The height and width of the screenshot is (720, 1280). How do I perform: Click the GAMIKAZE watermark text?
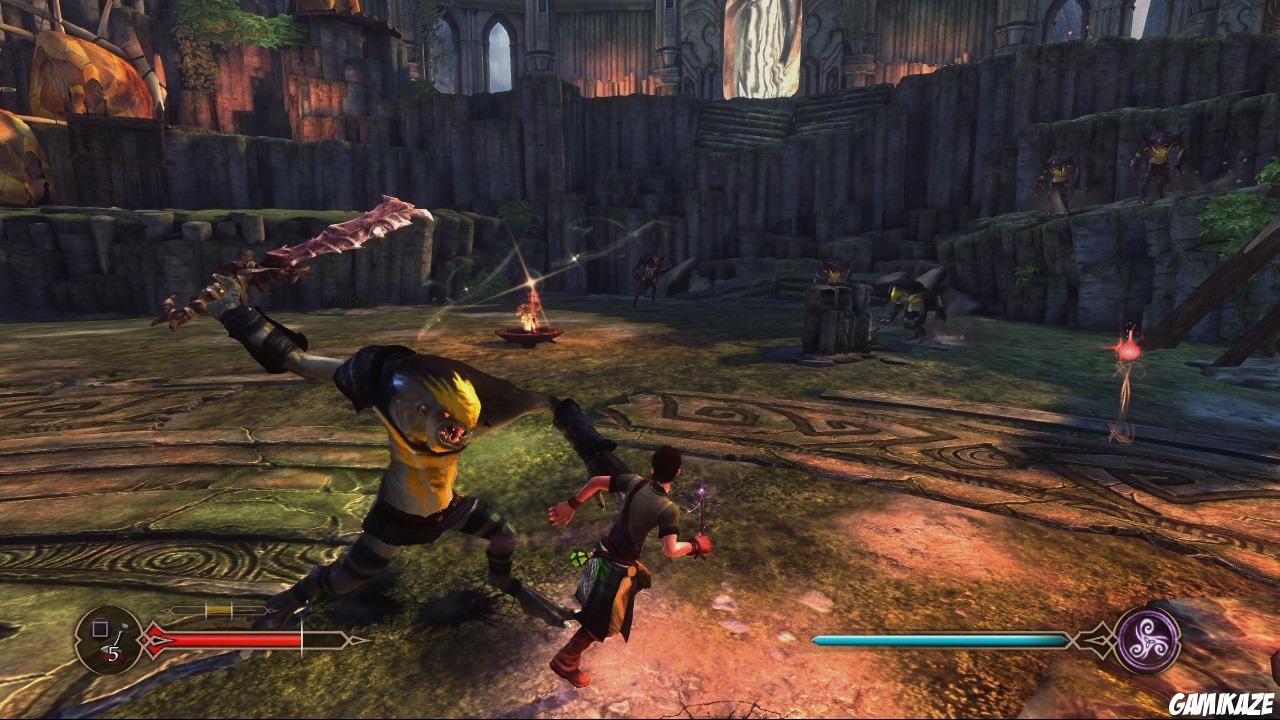1218,702
